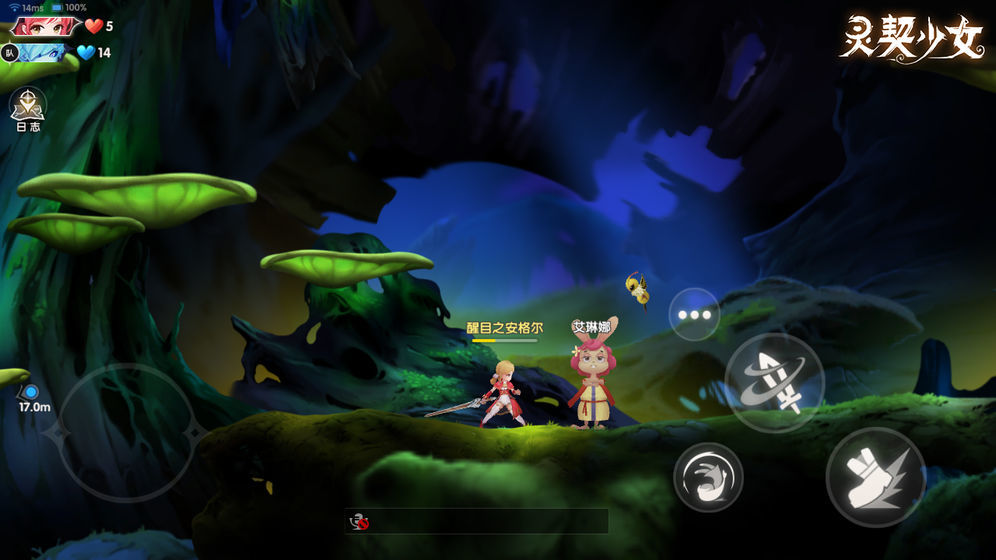
Task: Activate the spinning sword skill button
Action: coord(774,382)
